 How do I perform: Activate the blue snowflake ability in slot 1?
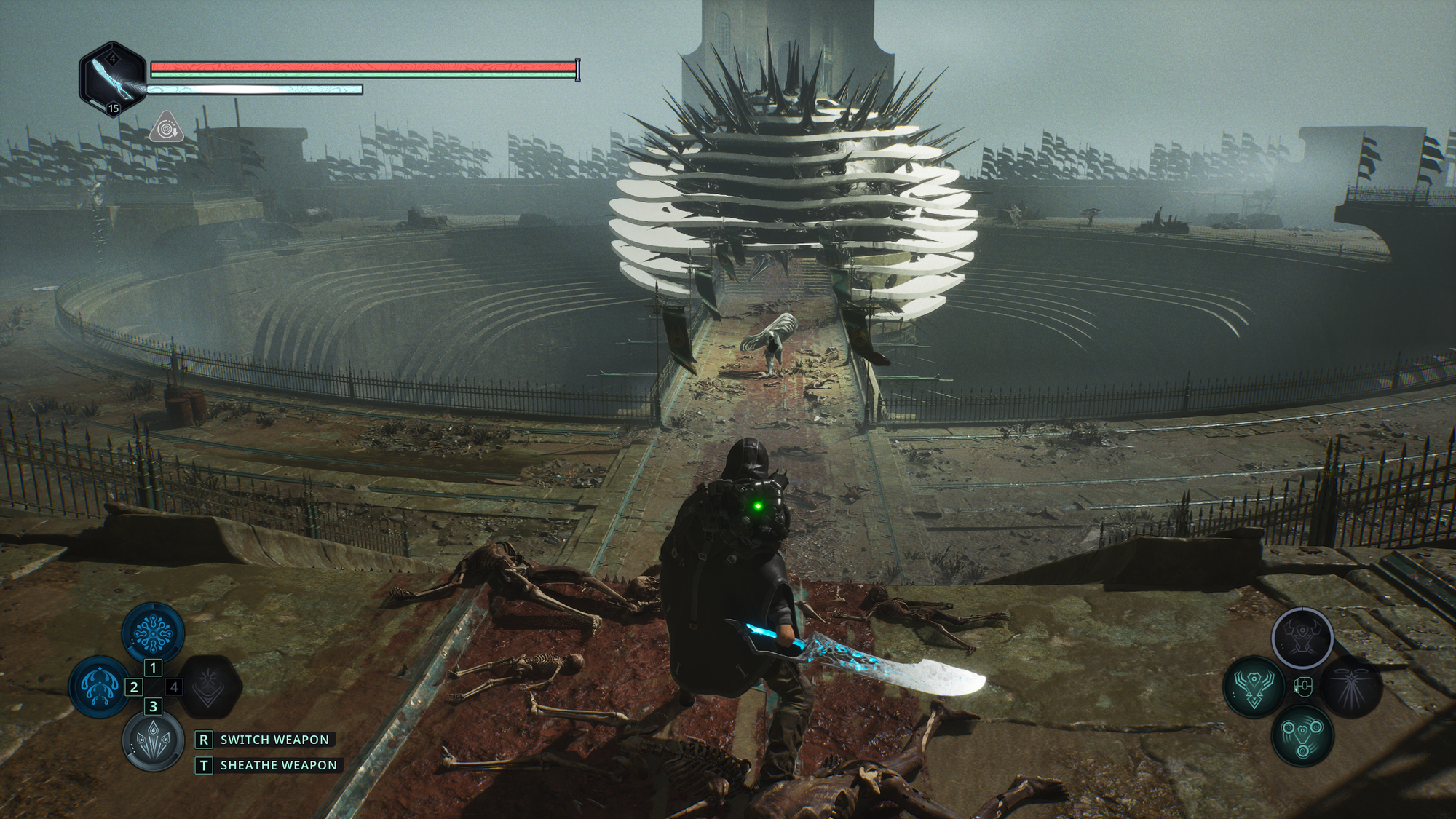(x=153, y=632)
